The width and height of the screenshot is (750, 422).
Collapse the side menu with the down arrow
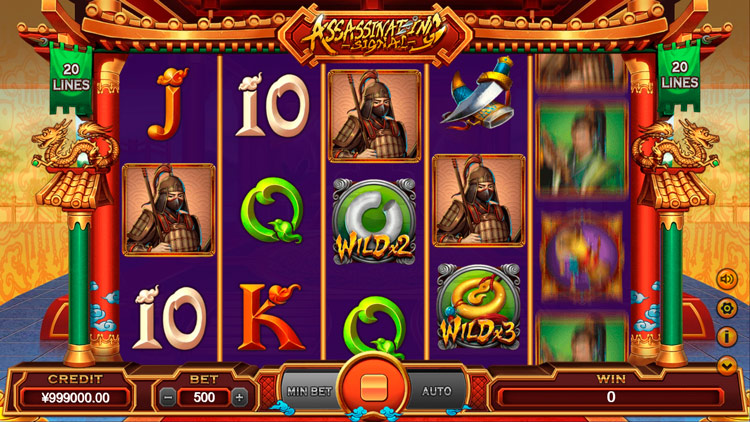(726, 365)
